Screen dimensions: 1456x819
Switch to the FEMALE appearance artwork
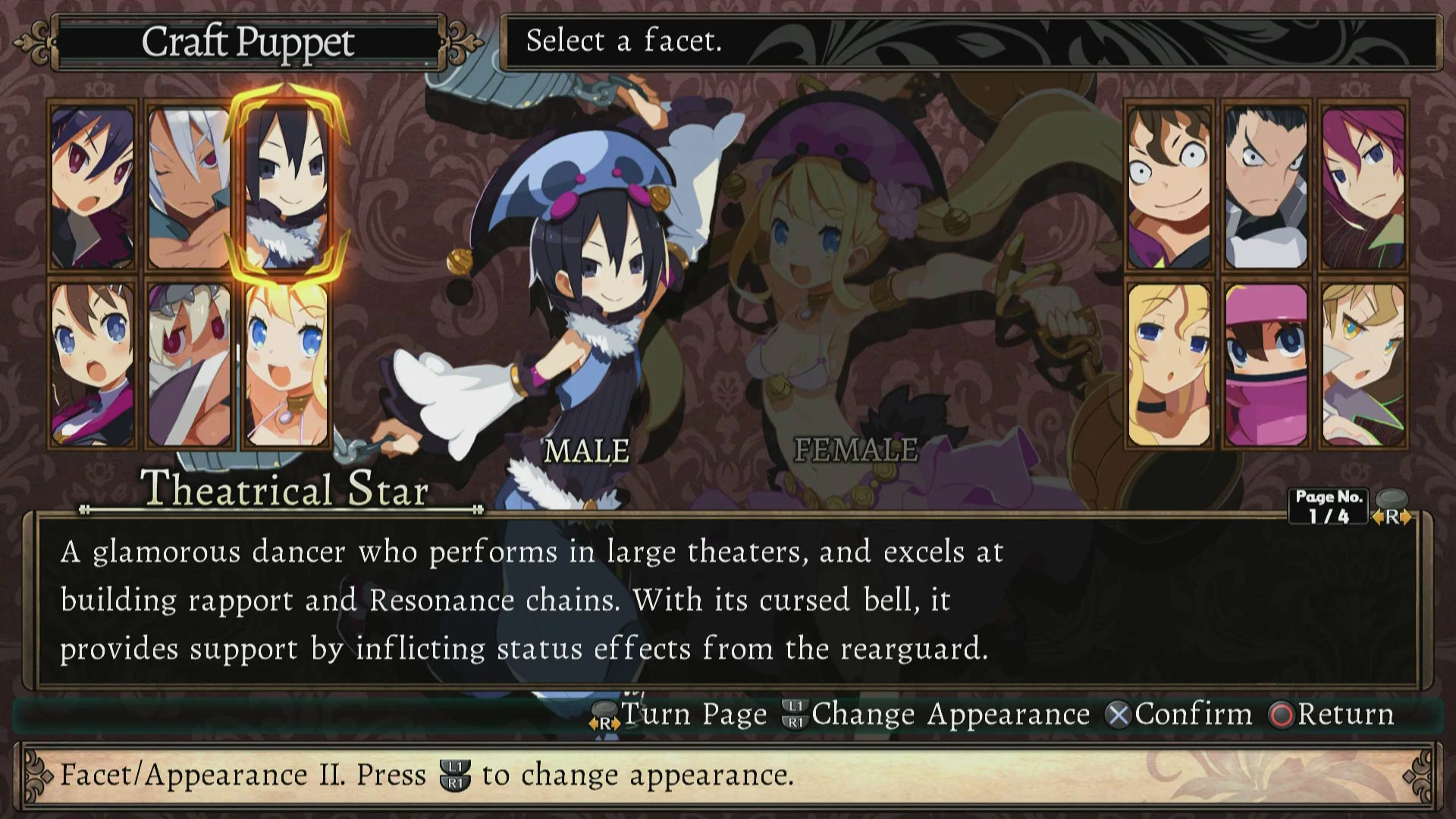855,451
